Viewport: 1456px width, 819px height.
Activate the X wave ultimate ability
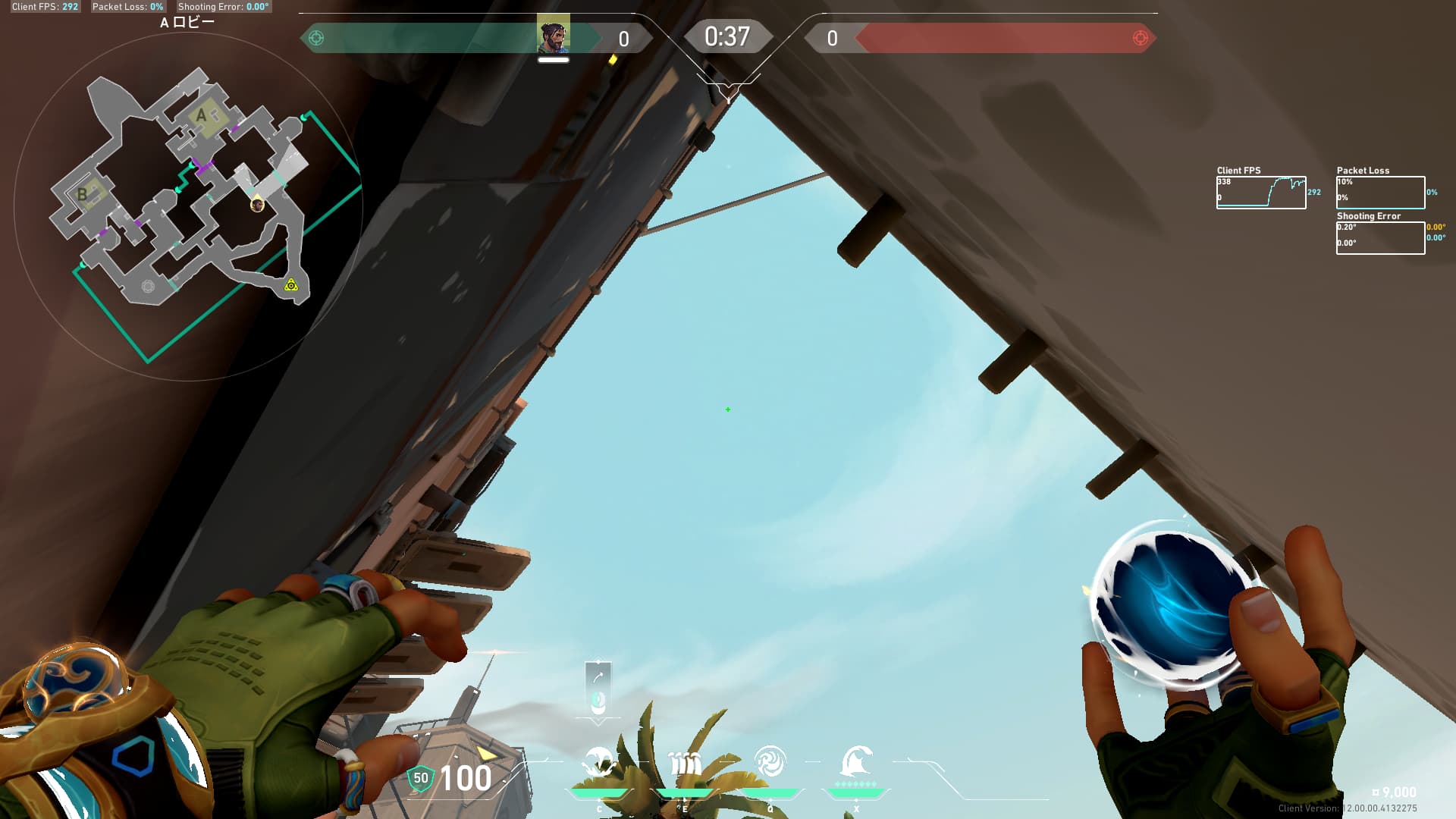856,761
